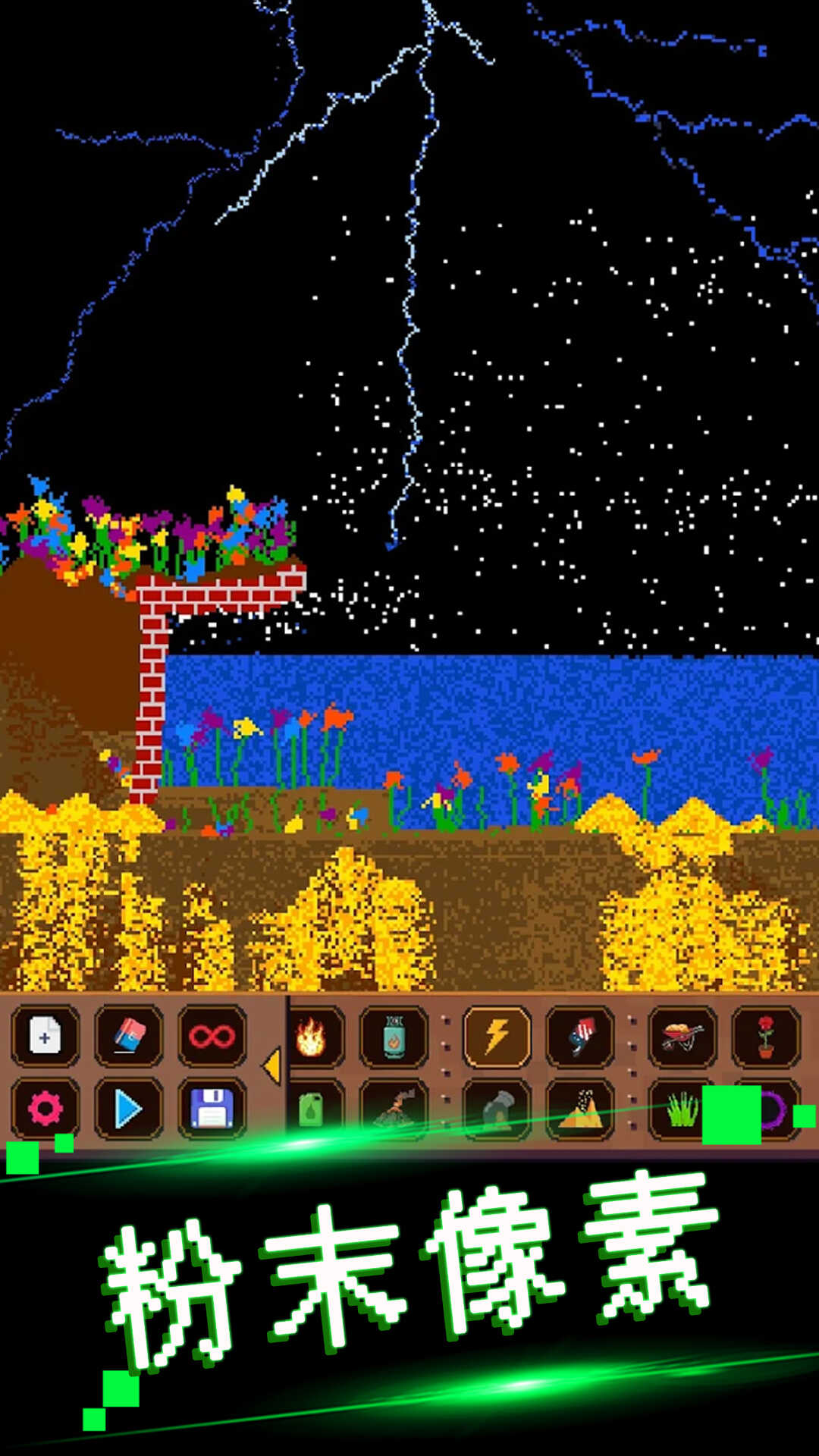Select the eraser tool
This screenshot has width=819, height=1456.
[x=128, y=1036]
